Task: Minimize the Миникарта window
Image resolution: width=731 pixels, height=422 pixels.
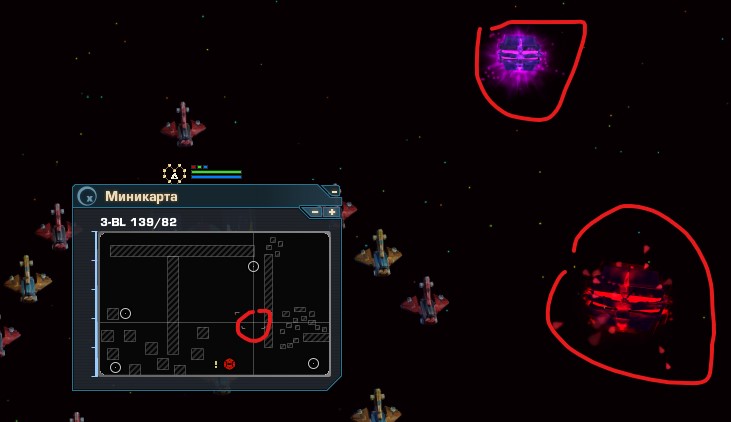Action: click(x=334, y=191)
